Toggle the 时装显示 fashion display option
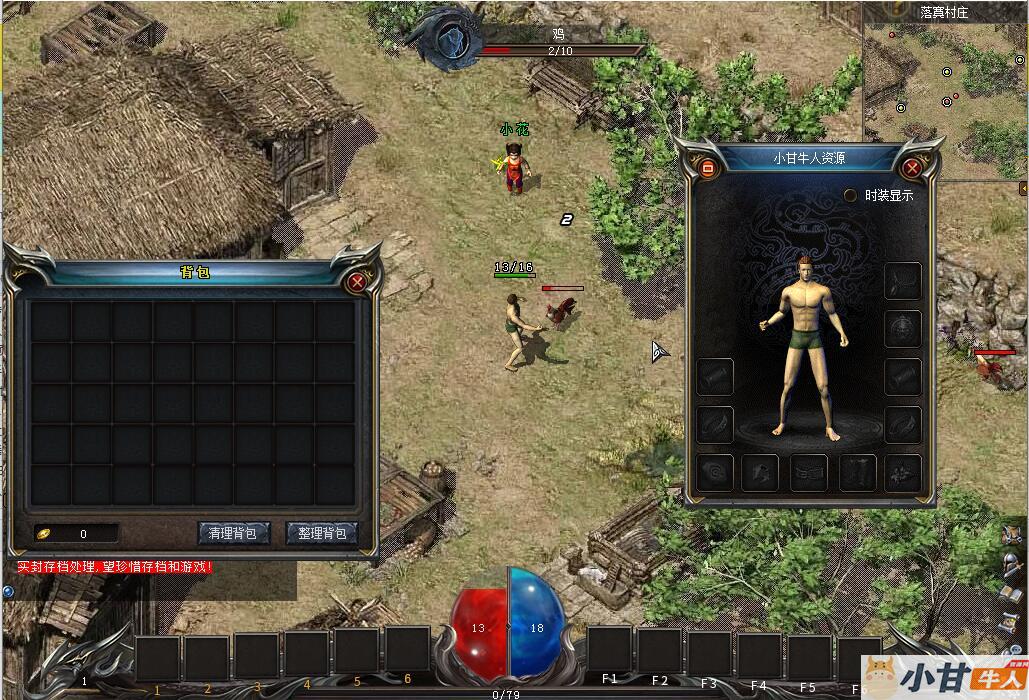Viewport: 1029px width, 700px height. (850, 196)
